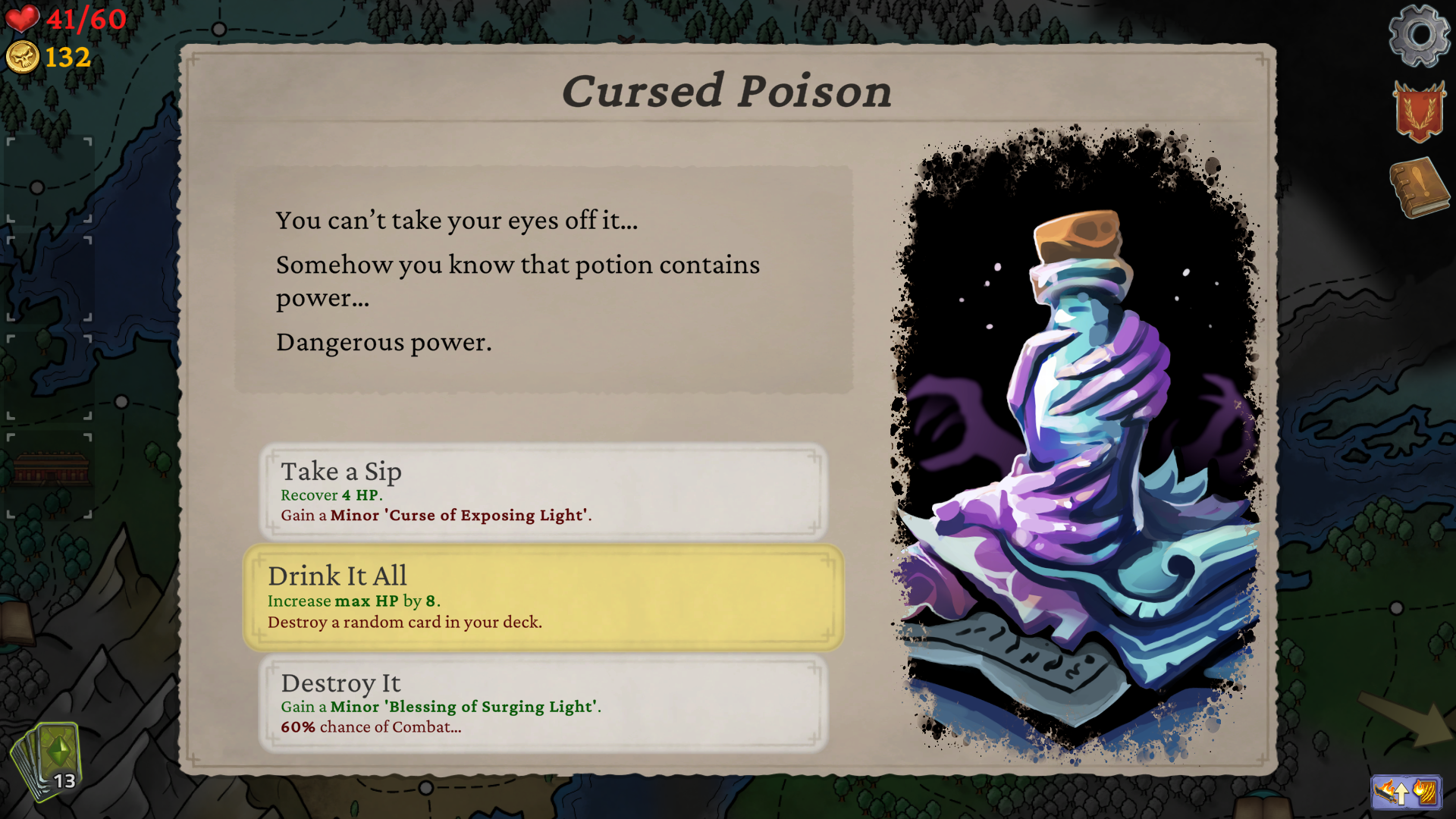This screenshot has height=819, width=1456.
Task: Choose the Take a Sip option
Action: [543, 491]
